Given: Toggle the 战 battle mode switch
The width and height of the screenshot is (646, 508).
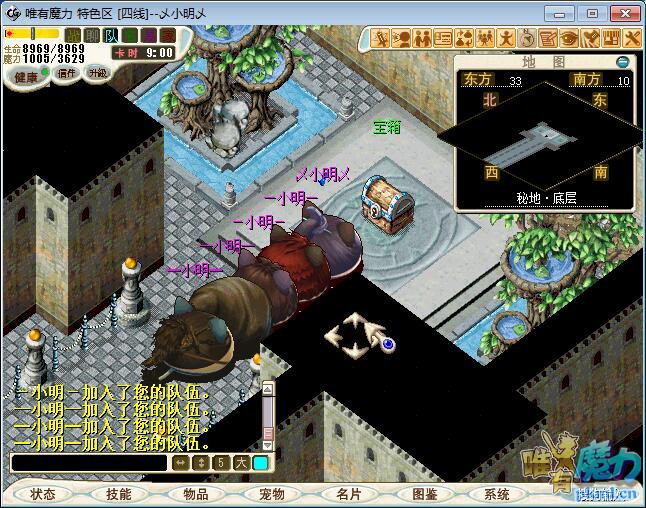Looking at the screenshot, I should (x=72, y=35).
